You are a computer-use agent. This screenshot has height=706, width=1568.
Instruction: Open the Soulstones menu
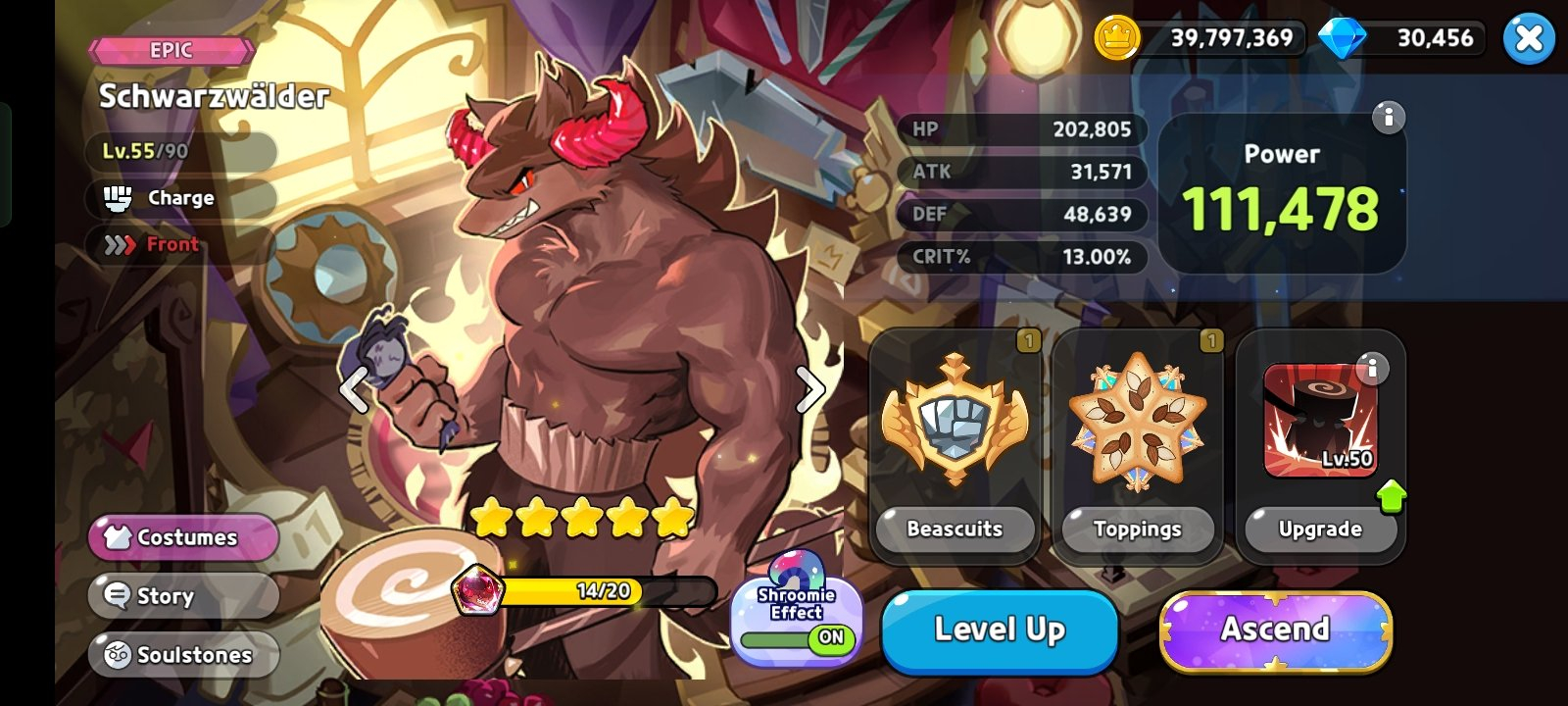point(183,655)
